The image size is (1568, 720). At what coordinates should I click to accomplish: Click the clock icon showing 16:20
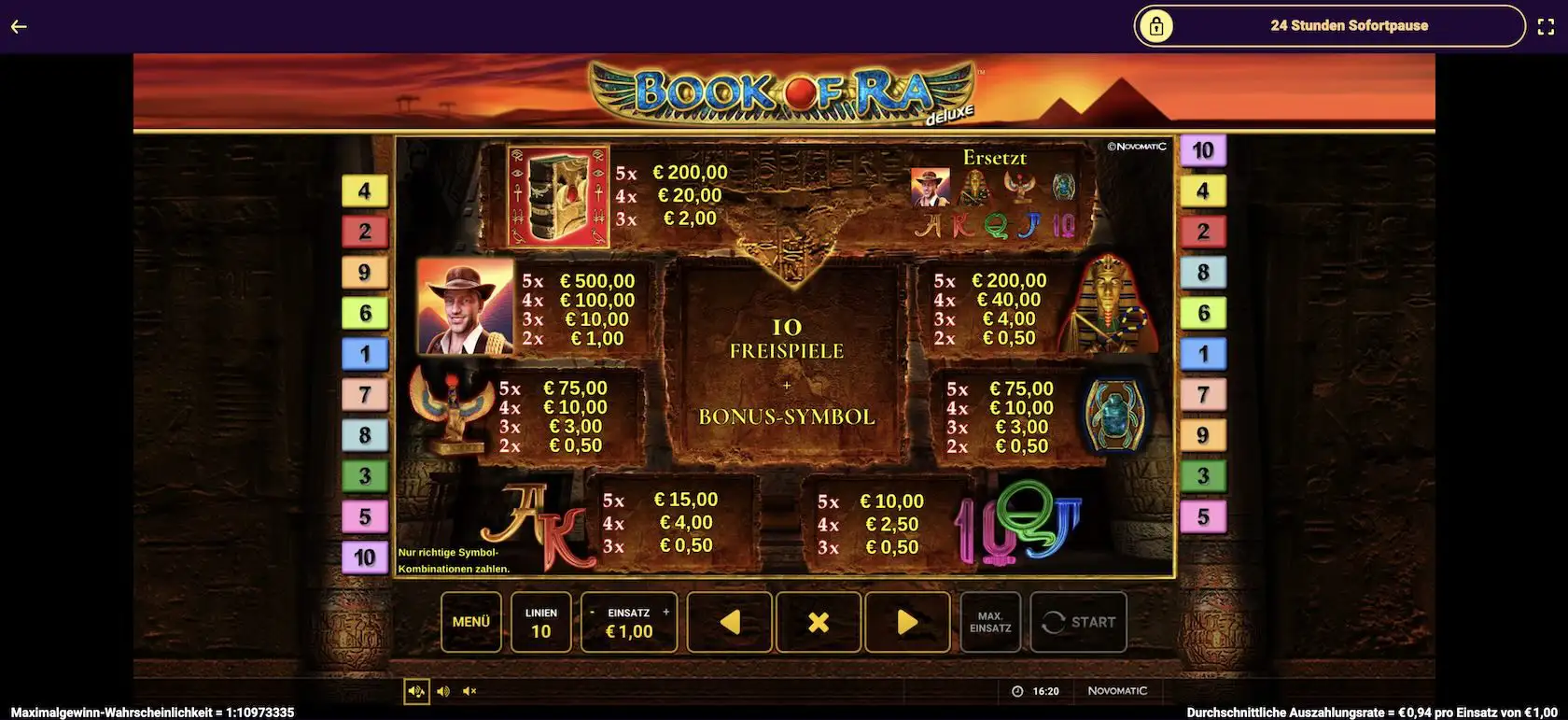pyautogui.click(x=1017, y=691)
